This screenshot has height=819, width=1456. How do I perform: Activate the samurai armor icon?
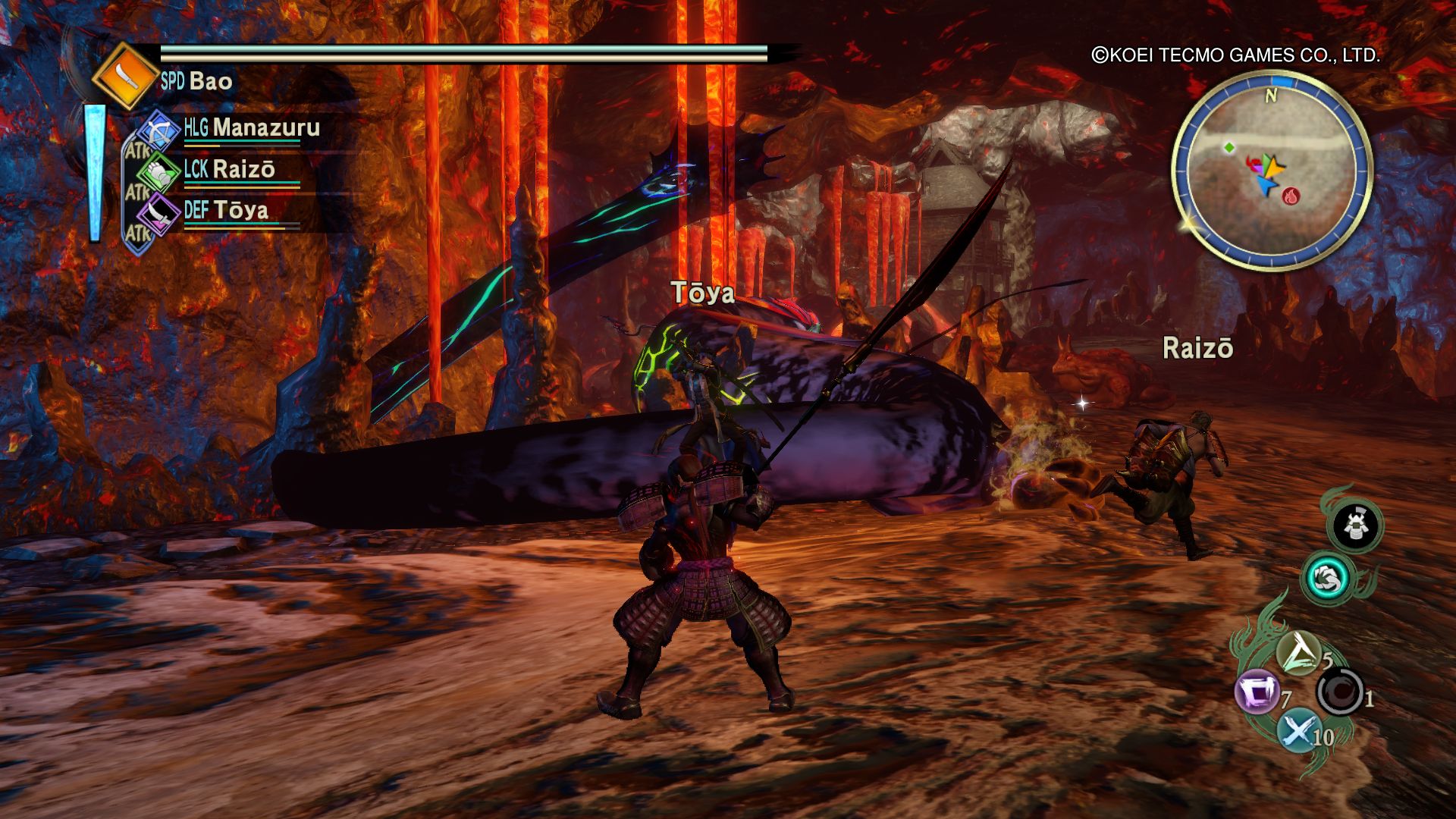pyautogui.click(x=1356, y=525)
